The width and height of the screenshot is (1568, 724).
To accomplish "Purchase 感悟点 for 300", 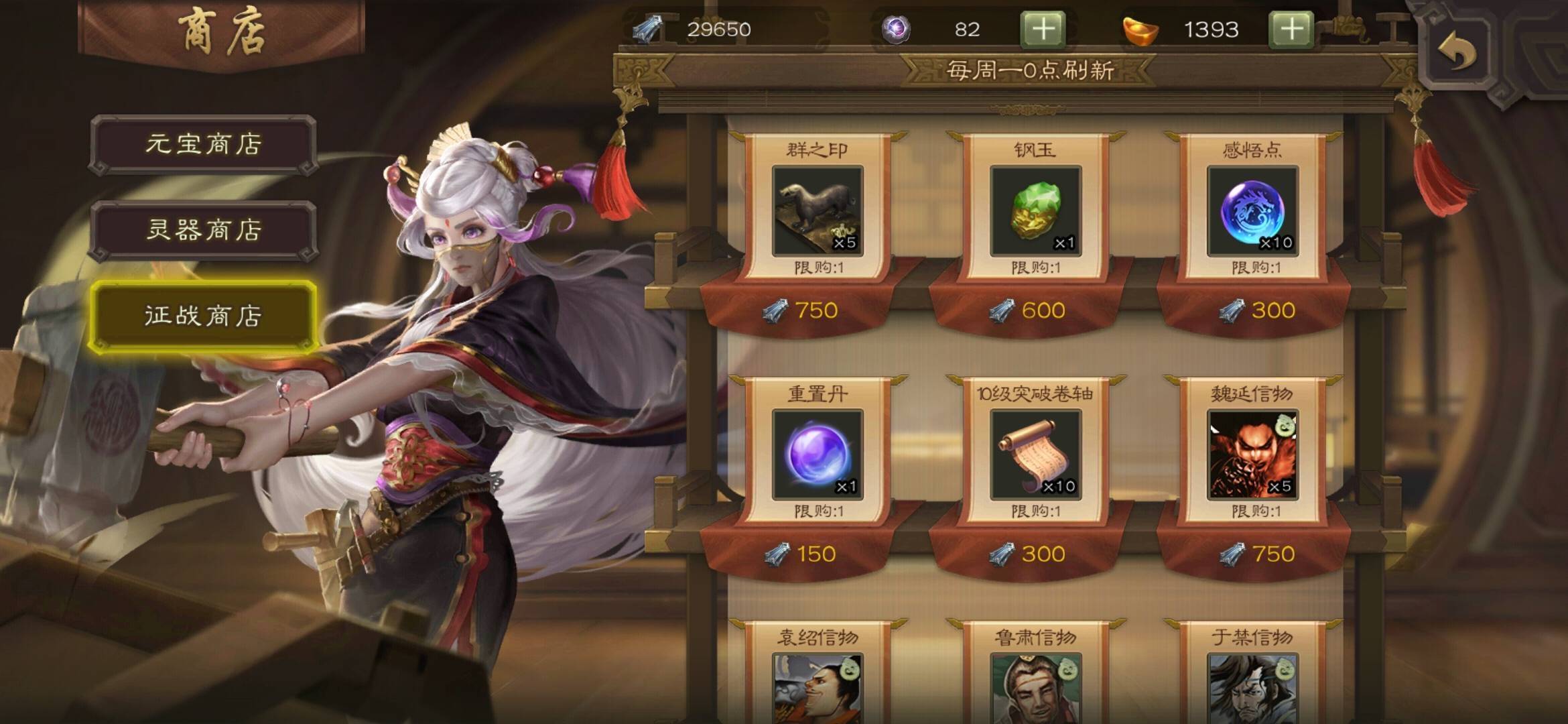I will [1257, 310].
